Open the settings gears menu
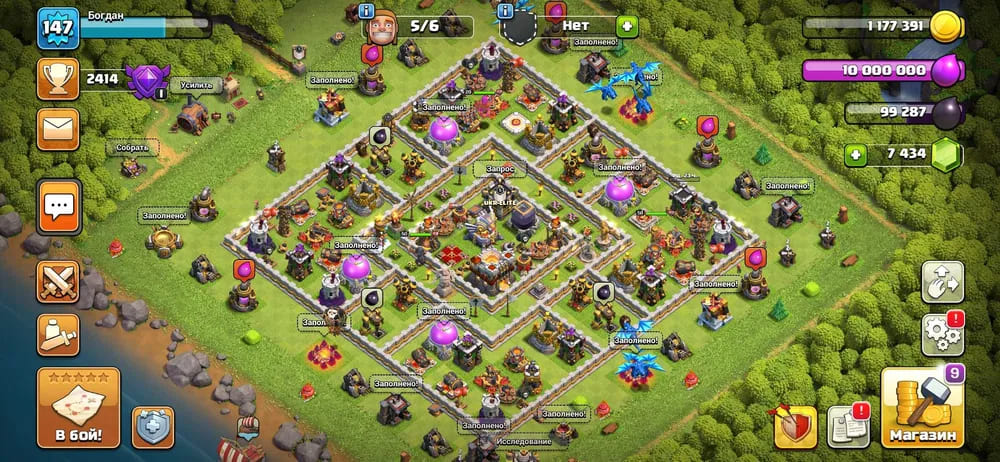 942,334
